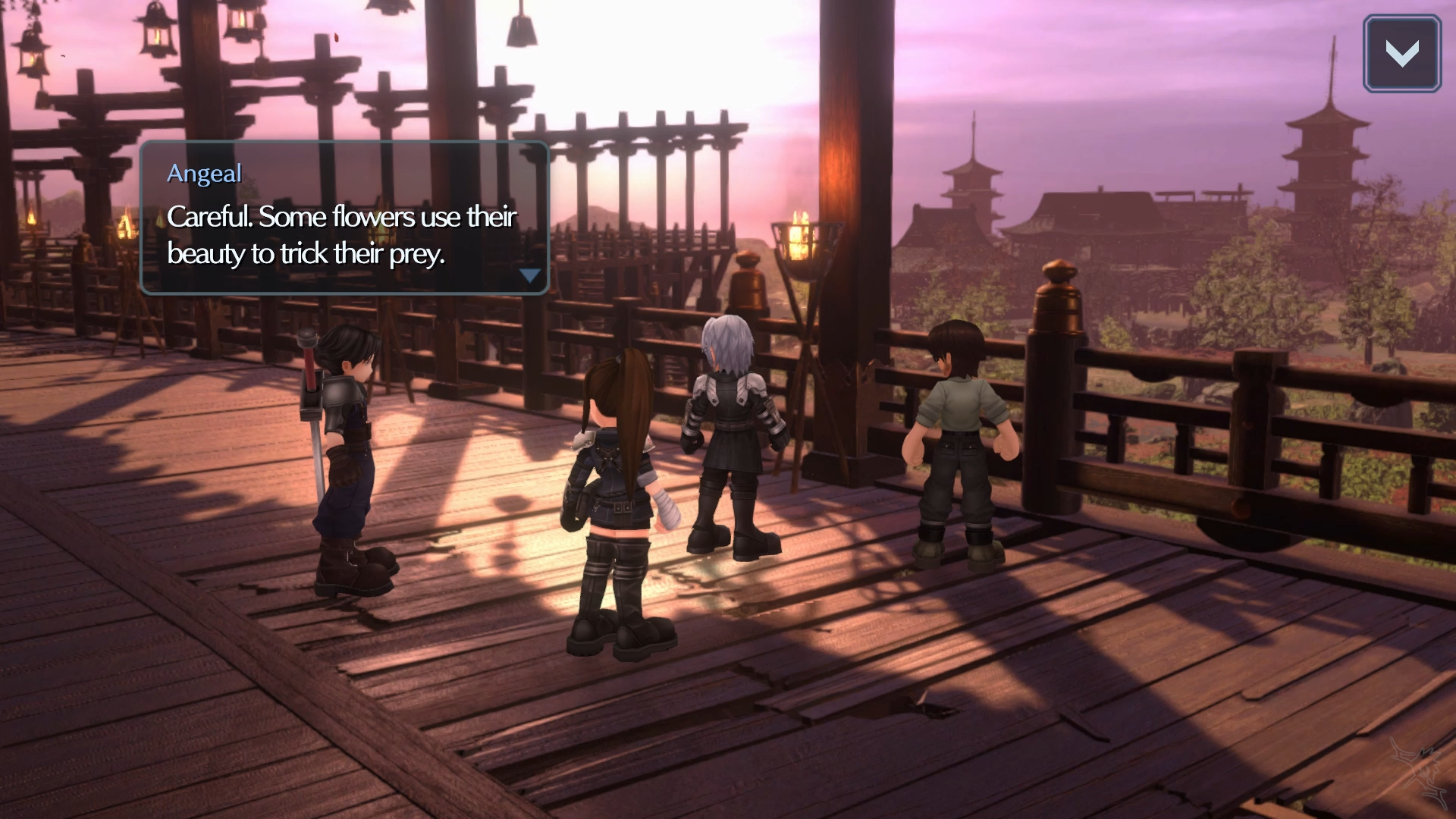Screen dimensions: 1456x819
Task: Open the chevron dropdown menu button
Action: [x=1401, y=54]
